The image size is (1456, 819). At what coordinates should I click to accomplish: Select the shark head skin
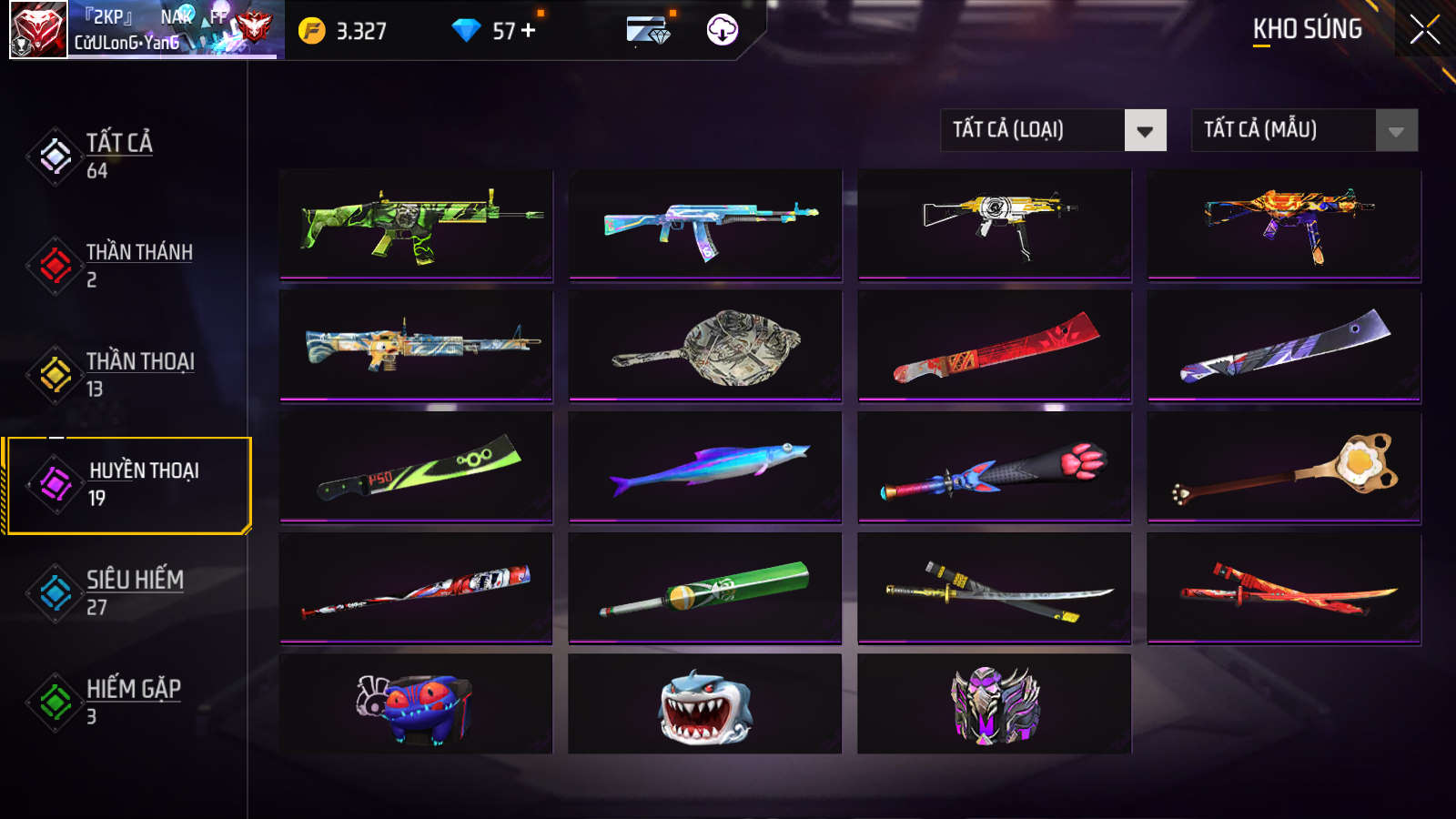705,703
